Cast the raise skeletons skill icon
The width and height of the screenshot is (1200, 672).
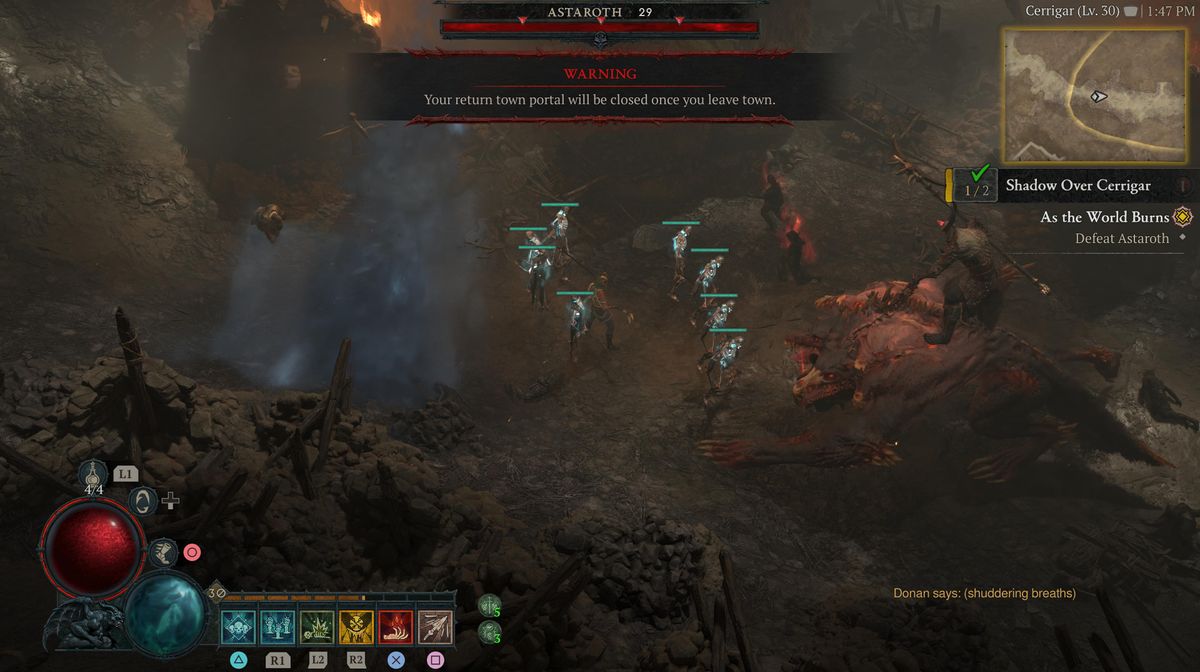[278, 627]
